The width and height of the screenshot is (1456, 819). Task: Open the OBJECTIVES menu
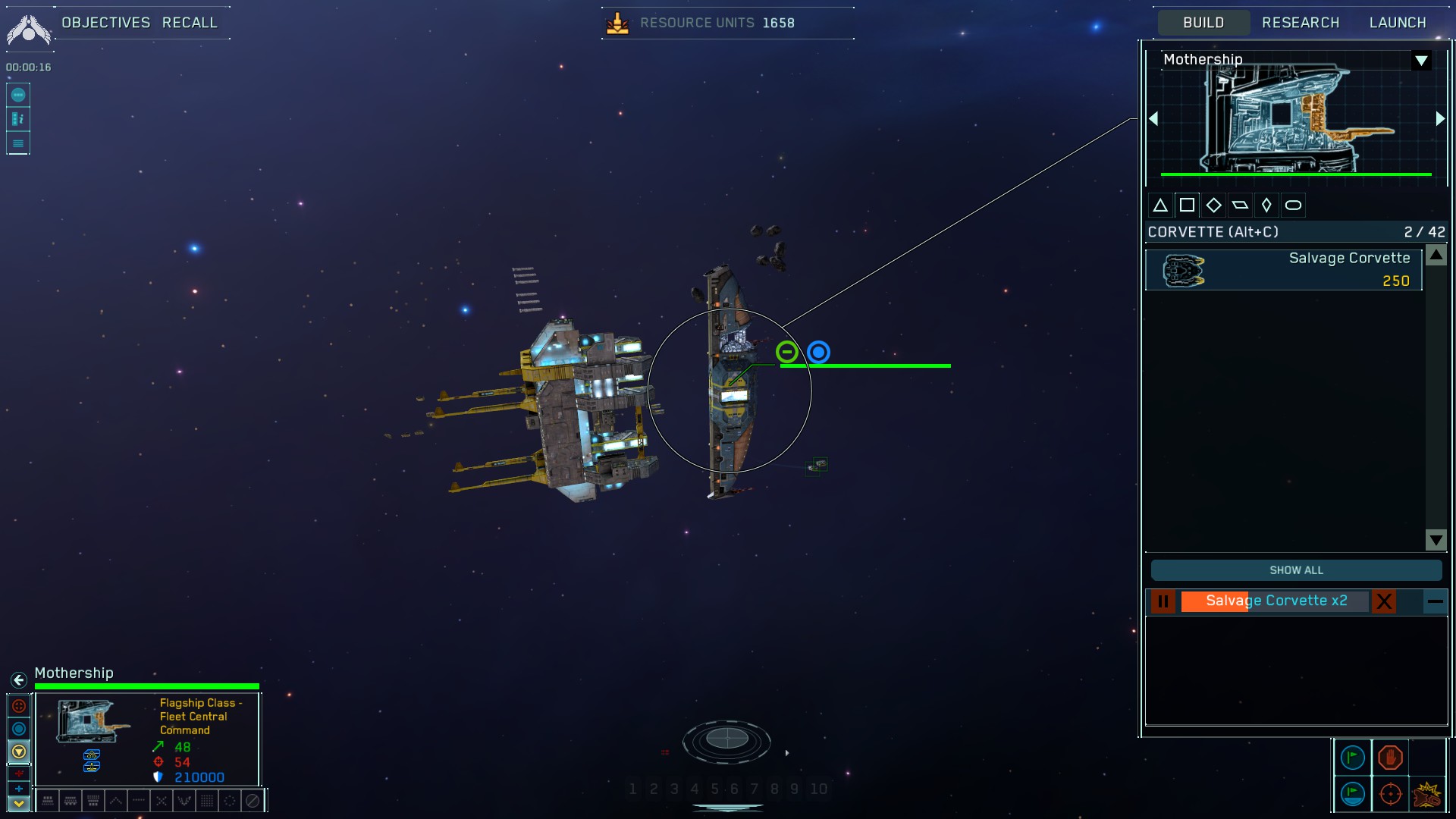tap(105, 22)
